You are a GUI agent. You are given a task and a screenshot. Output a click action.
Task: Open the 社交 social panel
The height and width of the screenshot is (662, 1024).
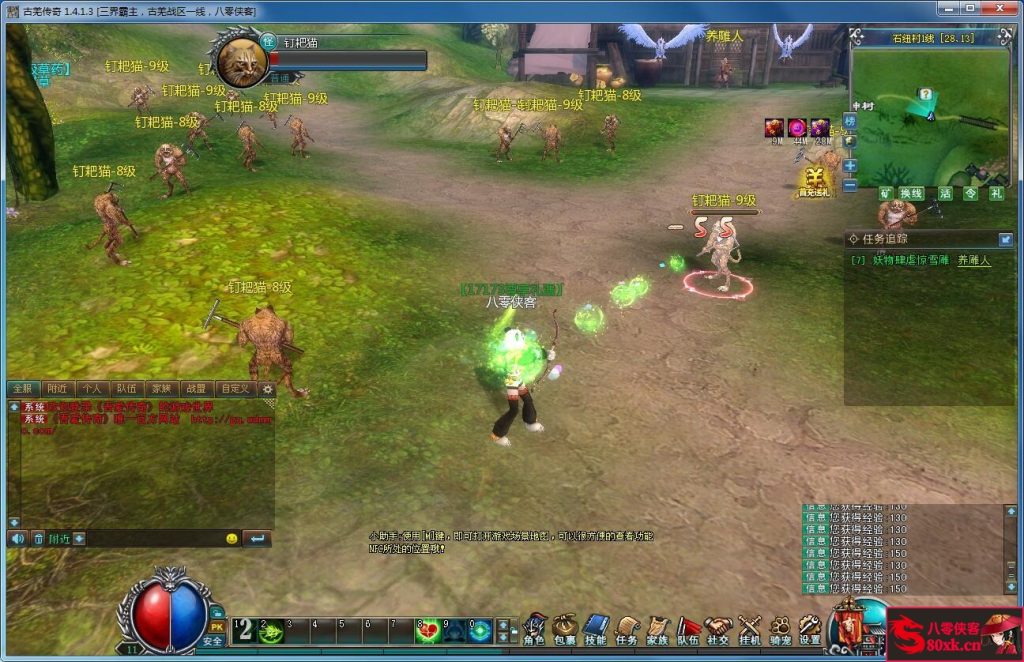click(x=718, y=629)
